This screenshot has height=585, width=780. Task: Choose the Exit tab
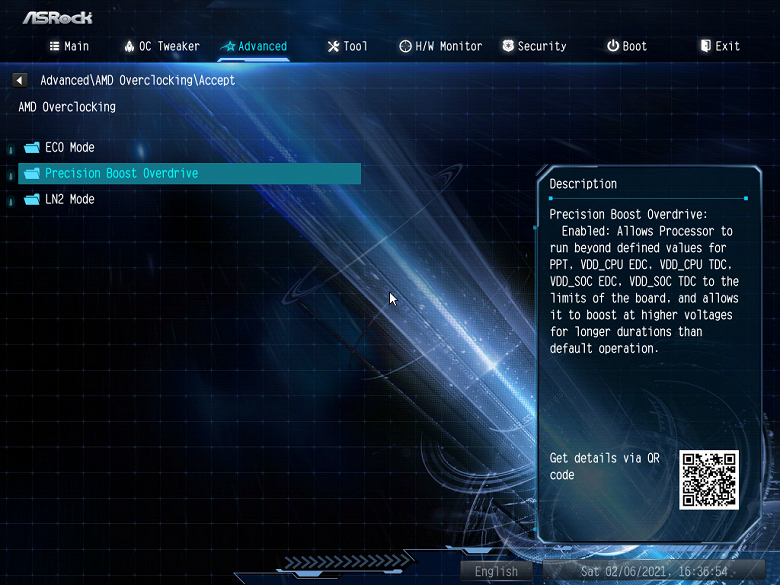pos(720,46)
